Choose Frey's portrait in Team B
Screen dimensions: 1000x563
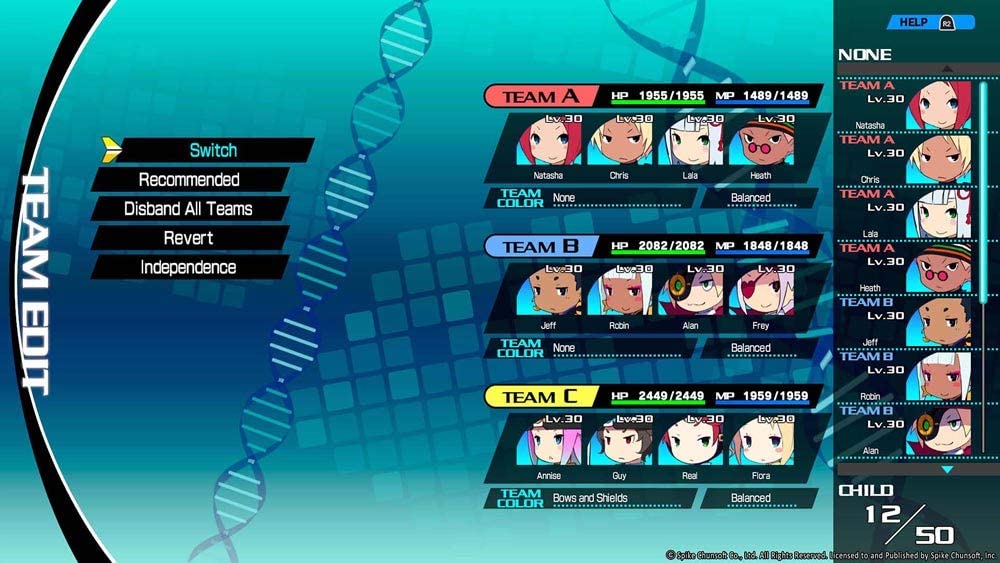760,292
